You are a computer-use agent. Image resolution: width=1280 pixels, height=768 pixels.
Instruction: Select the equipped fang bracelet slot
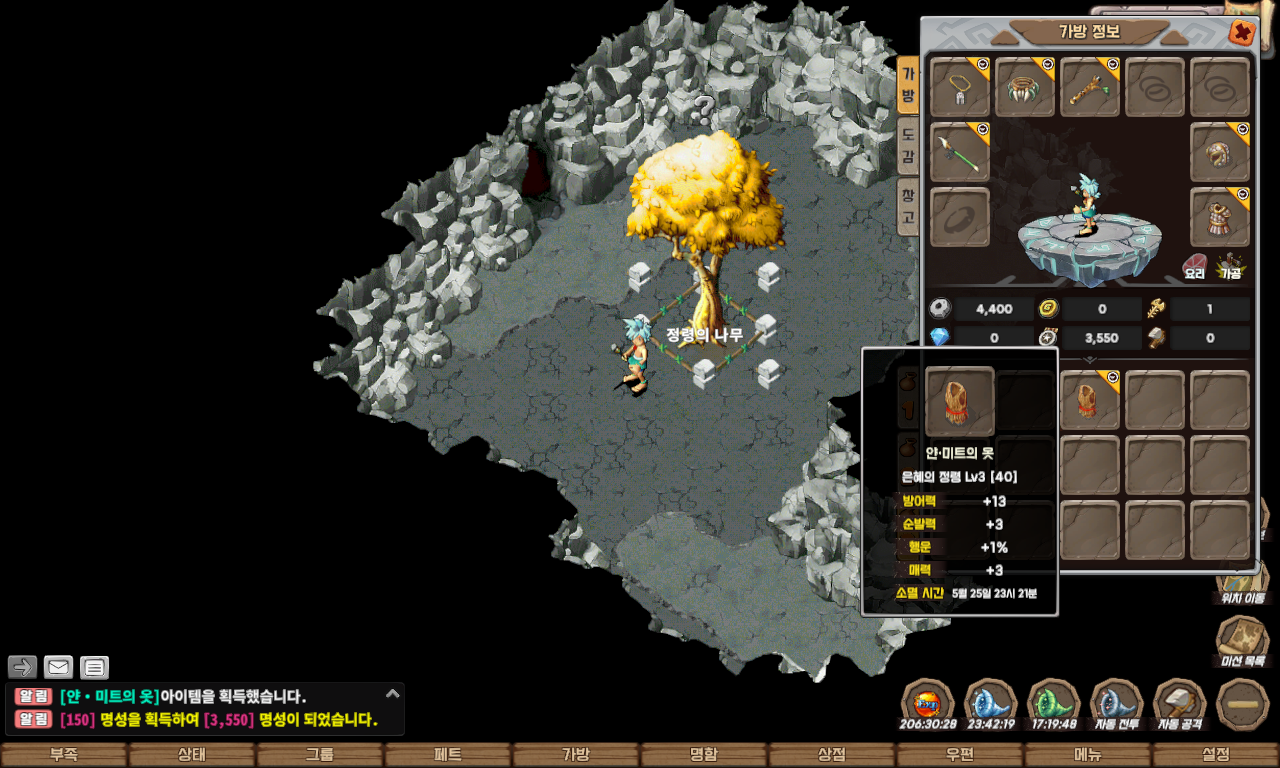click(1025, 87)
